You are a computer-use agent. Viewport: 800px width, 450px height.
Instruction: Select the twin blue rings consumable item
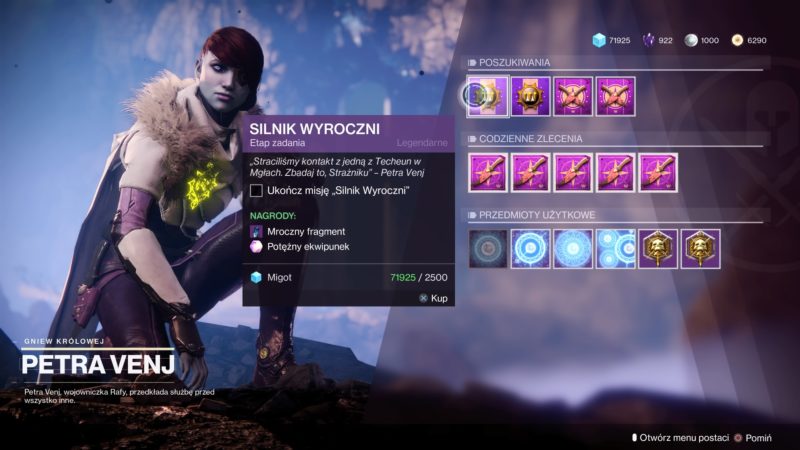point(616,249)
